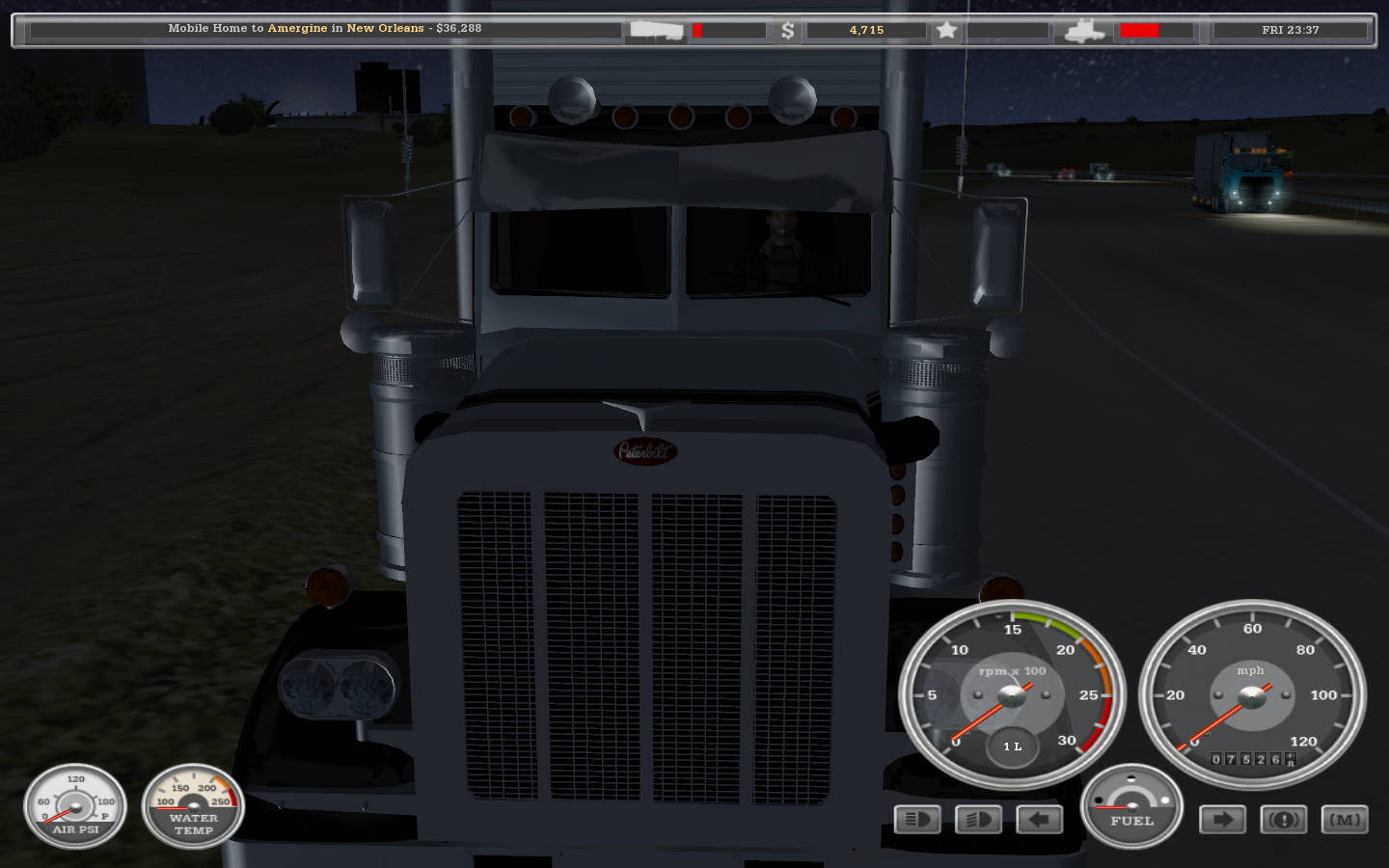1389x868 pixels.
Task: Click the WATER TEMP gauge
Action: click(x=193, y=807)
